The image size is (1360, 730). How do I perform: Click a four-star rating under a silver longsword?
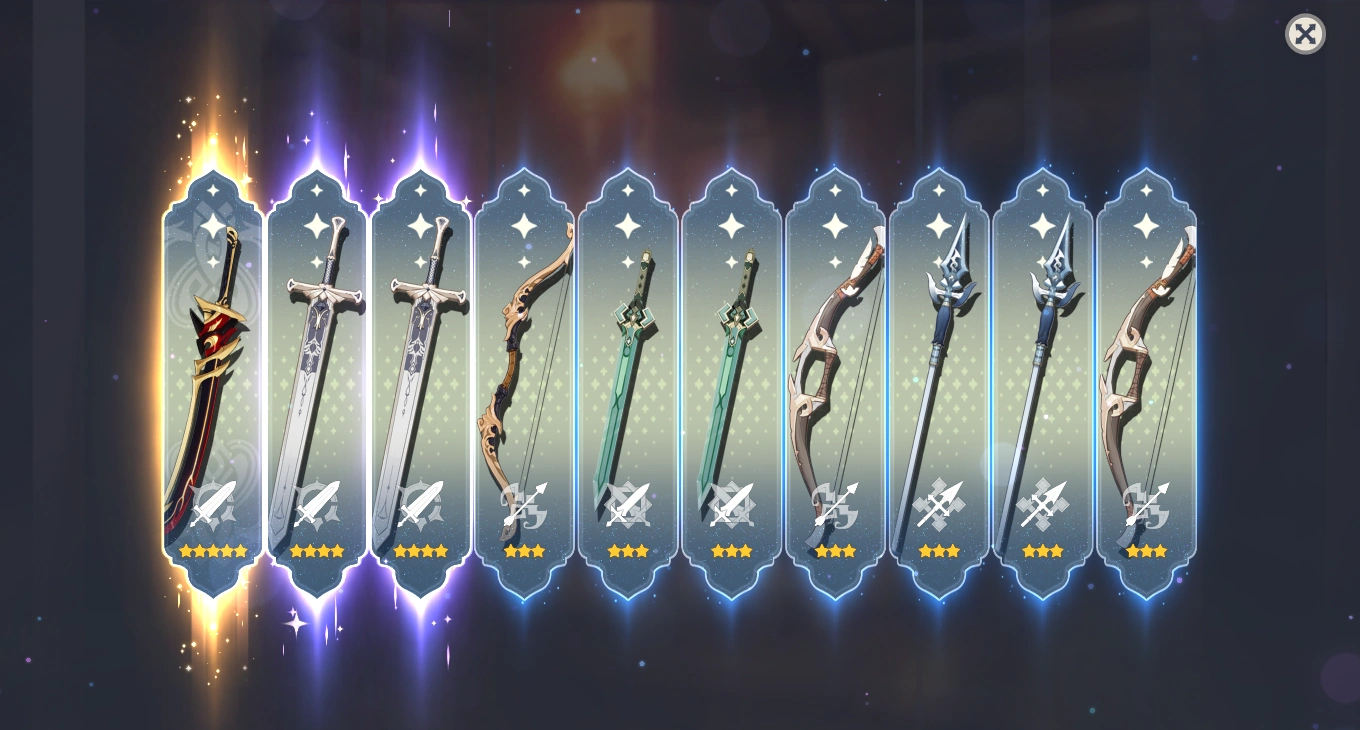[316, 550]
